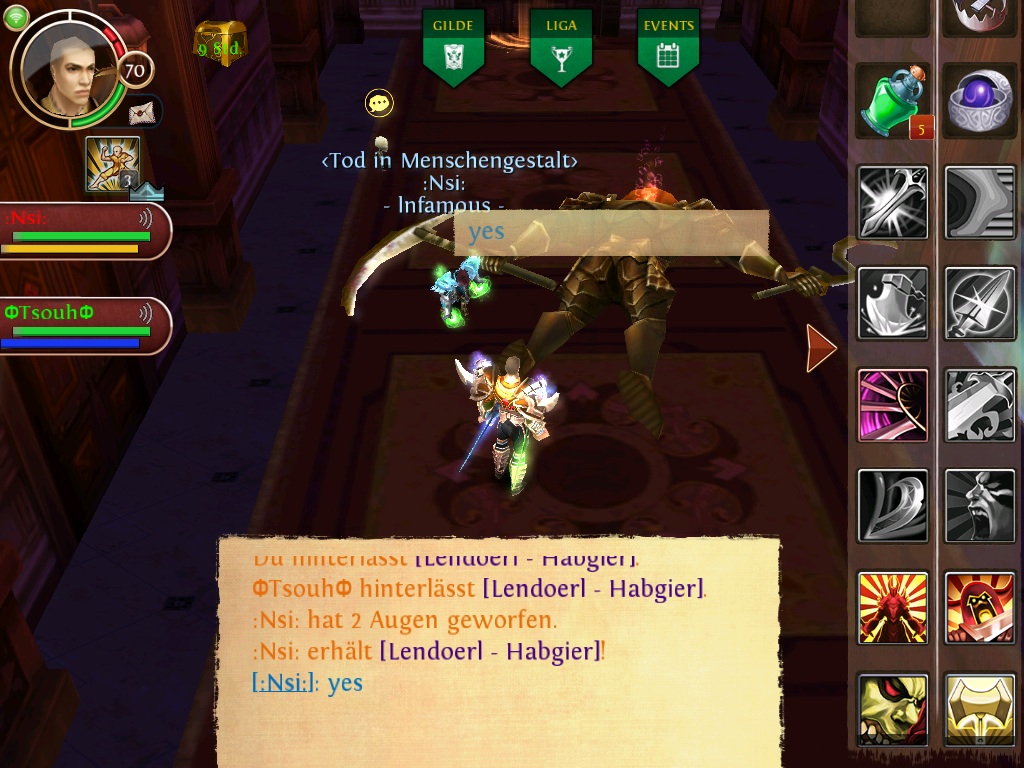1024x768 pixels.
Task: Click the golden treasure chest timer
Action: (220, 44)
